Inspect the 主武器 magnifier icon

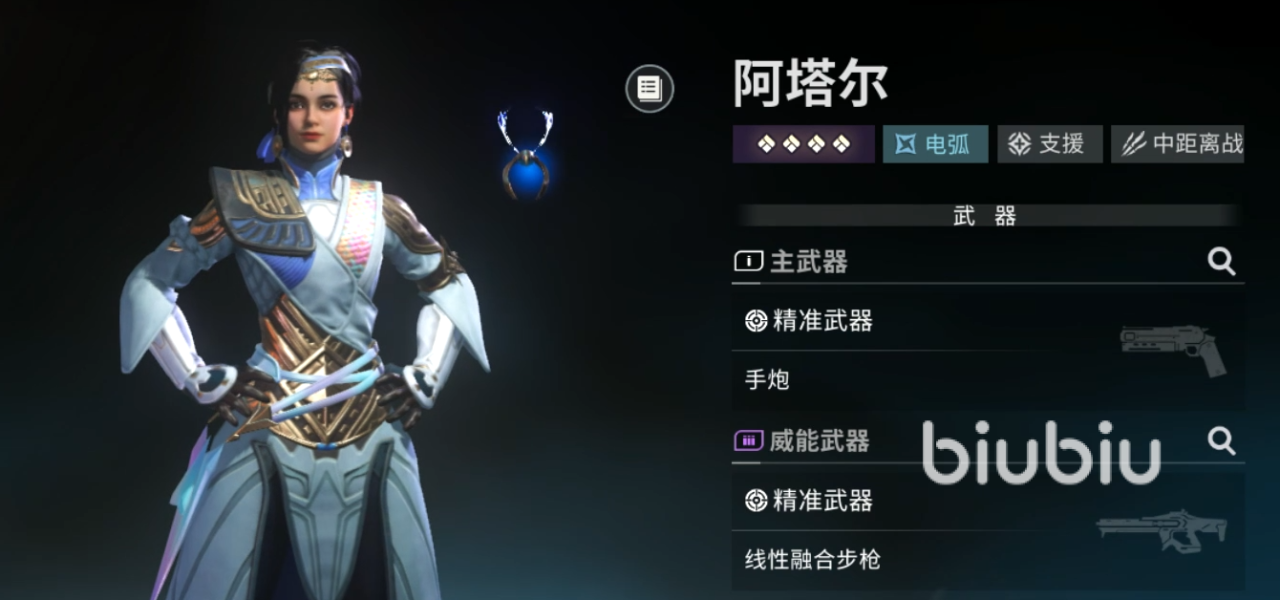point(1221,262)
